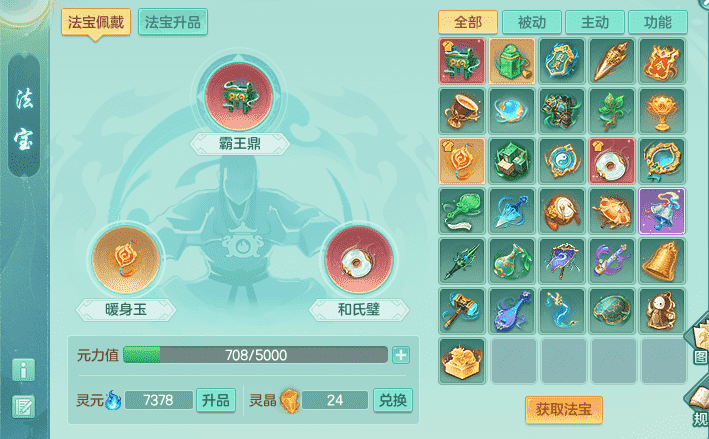
Task: Select the golden bell treasure
Action: [662, 260]
